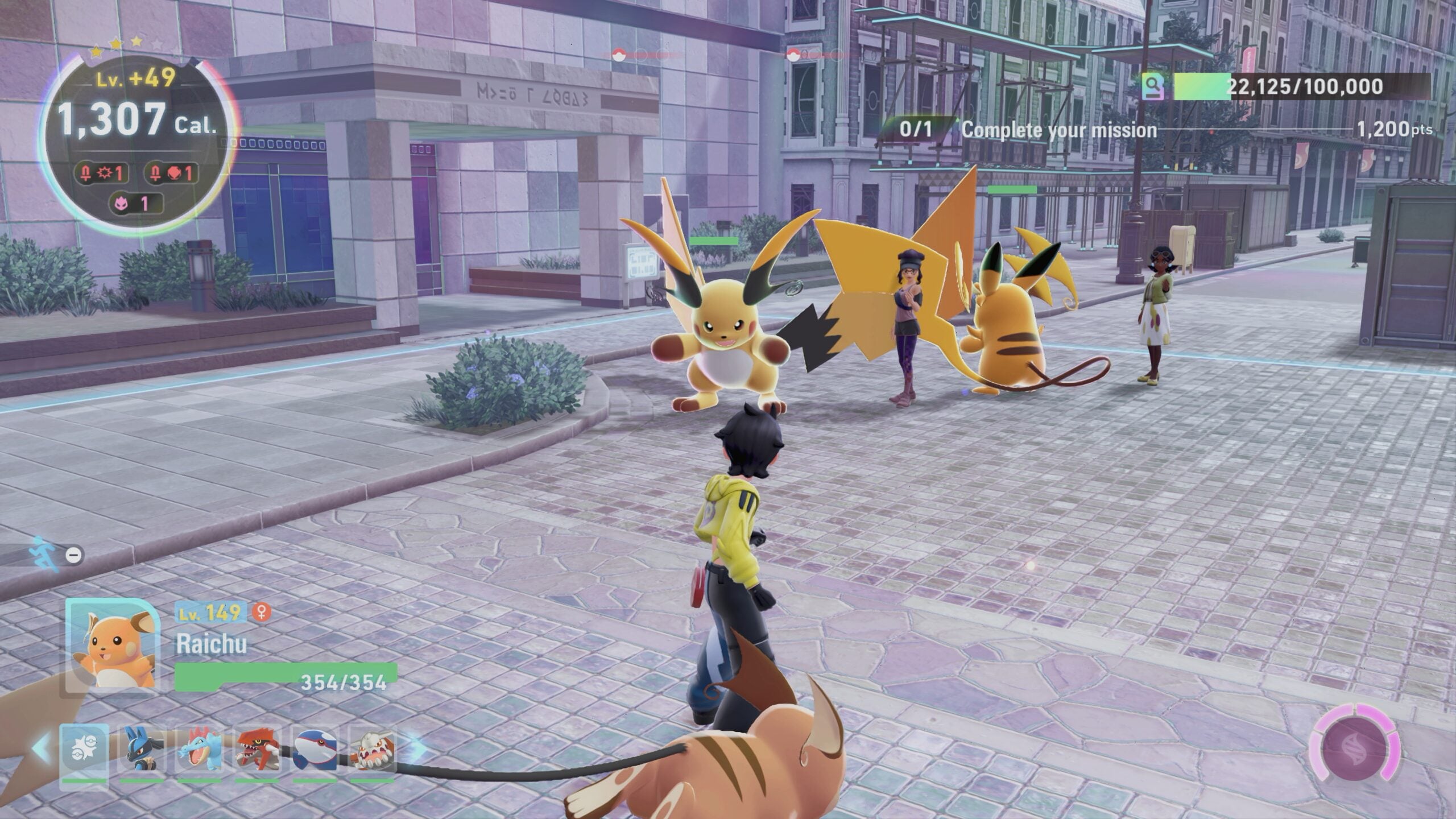Pick Kyogre in the party bar
The width and height of the screenshot is (1456, 819).
(316, 750)
